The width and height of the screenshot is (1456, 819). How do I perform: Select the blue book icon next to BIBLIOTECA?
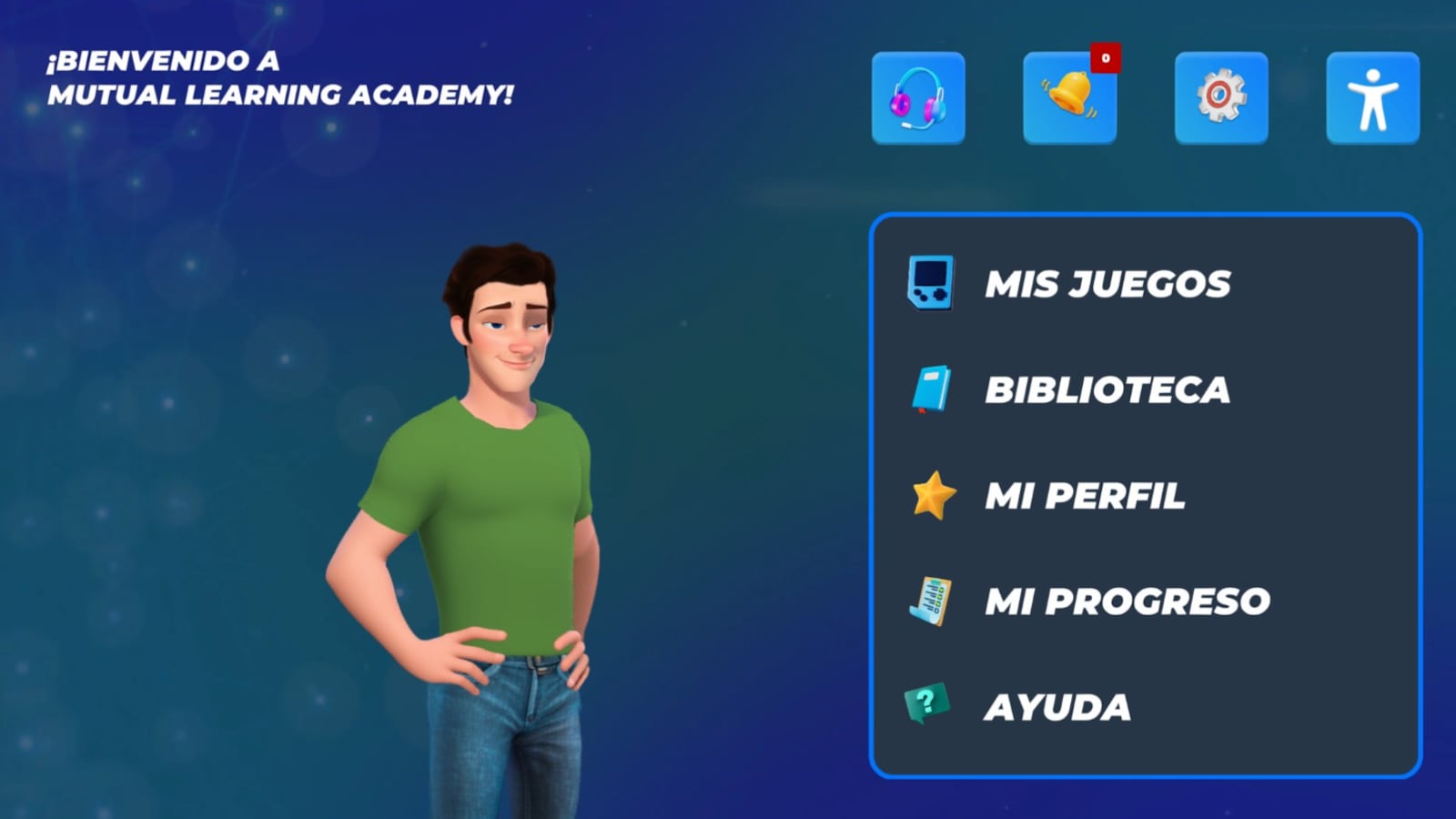coord(930,389)
